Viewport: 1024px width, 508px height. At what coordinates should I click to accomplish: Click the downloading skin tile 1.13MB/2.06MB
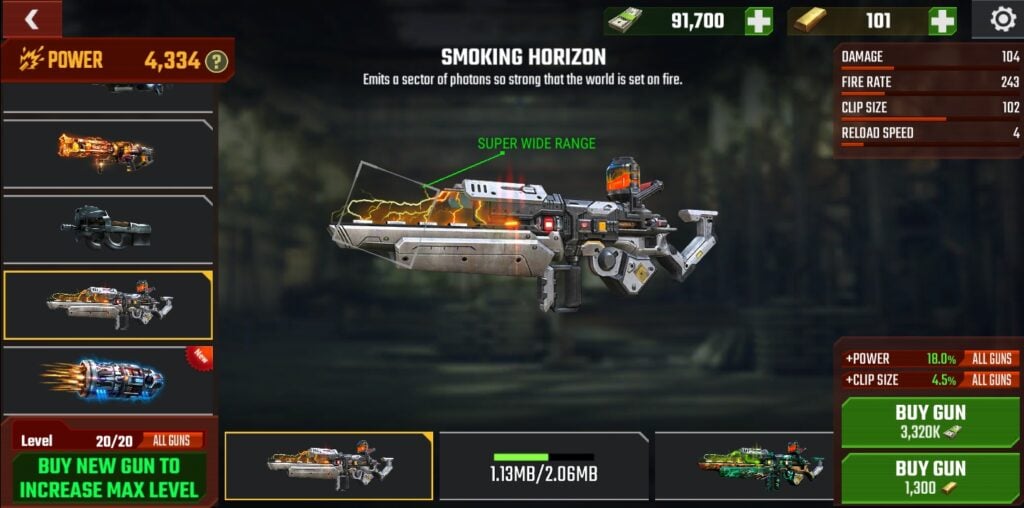pyautogui.click(x=544, y=466)
